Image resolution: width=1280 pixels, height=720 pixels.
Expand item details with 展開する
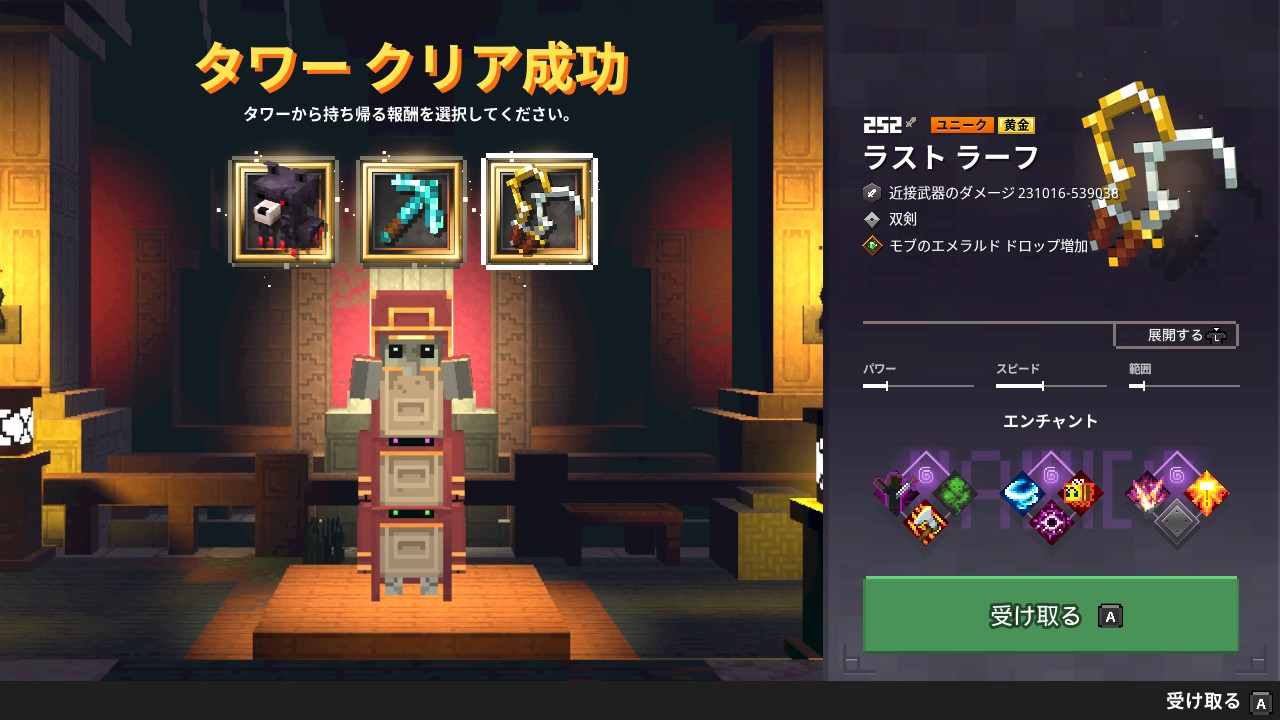[1176, 335]
